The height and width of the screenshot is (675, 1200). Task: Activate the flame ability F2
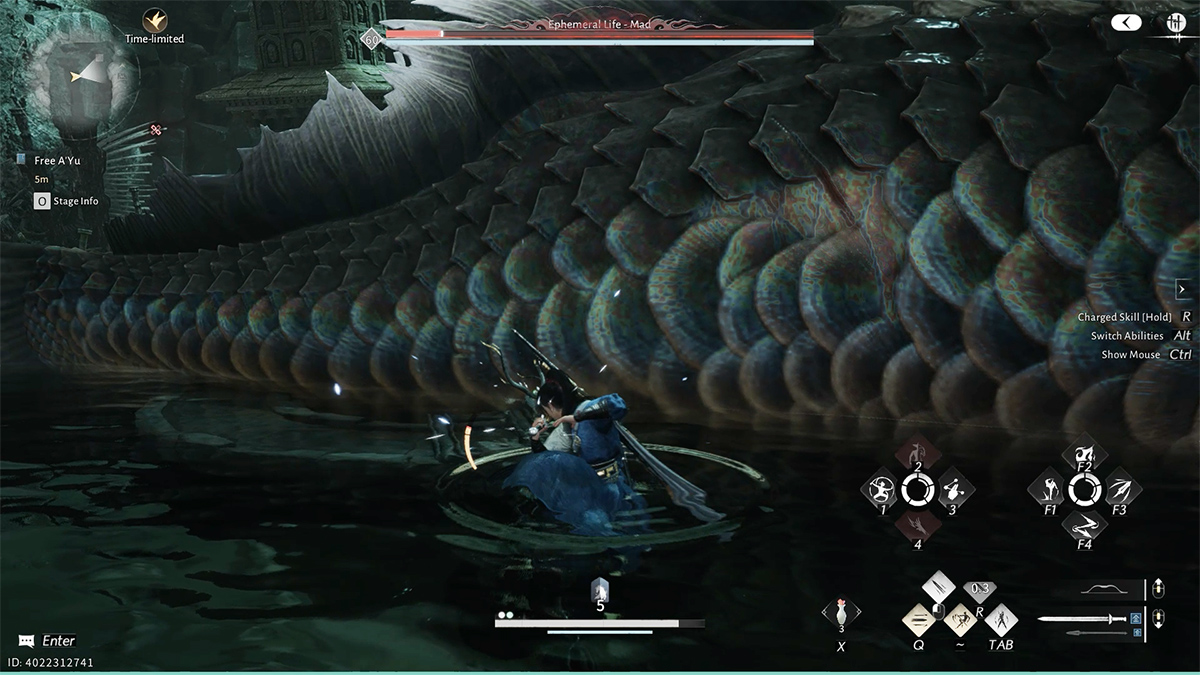pos(1084,455)
